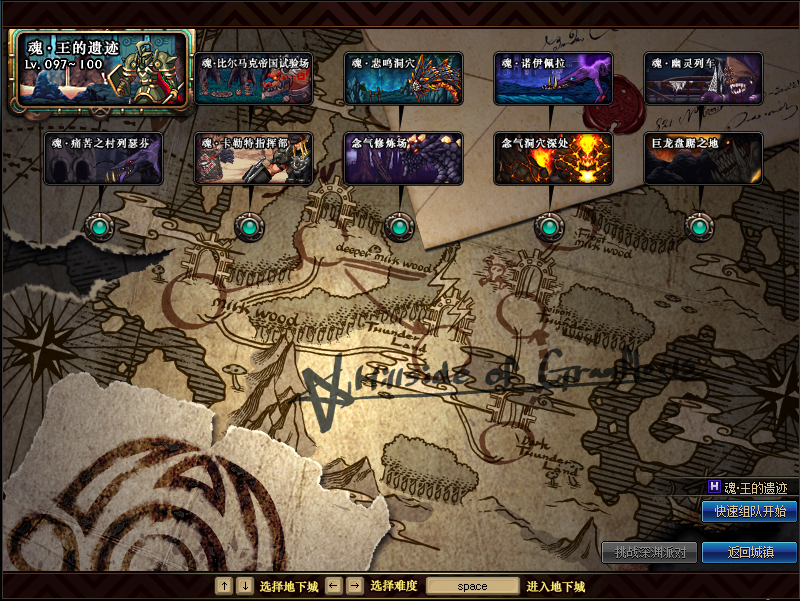Pick the 魂·诺伊佩拉 dungeon
800x601 pixels.
pos(553,78)
